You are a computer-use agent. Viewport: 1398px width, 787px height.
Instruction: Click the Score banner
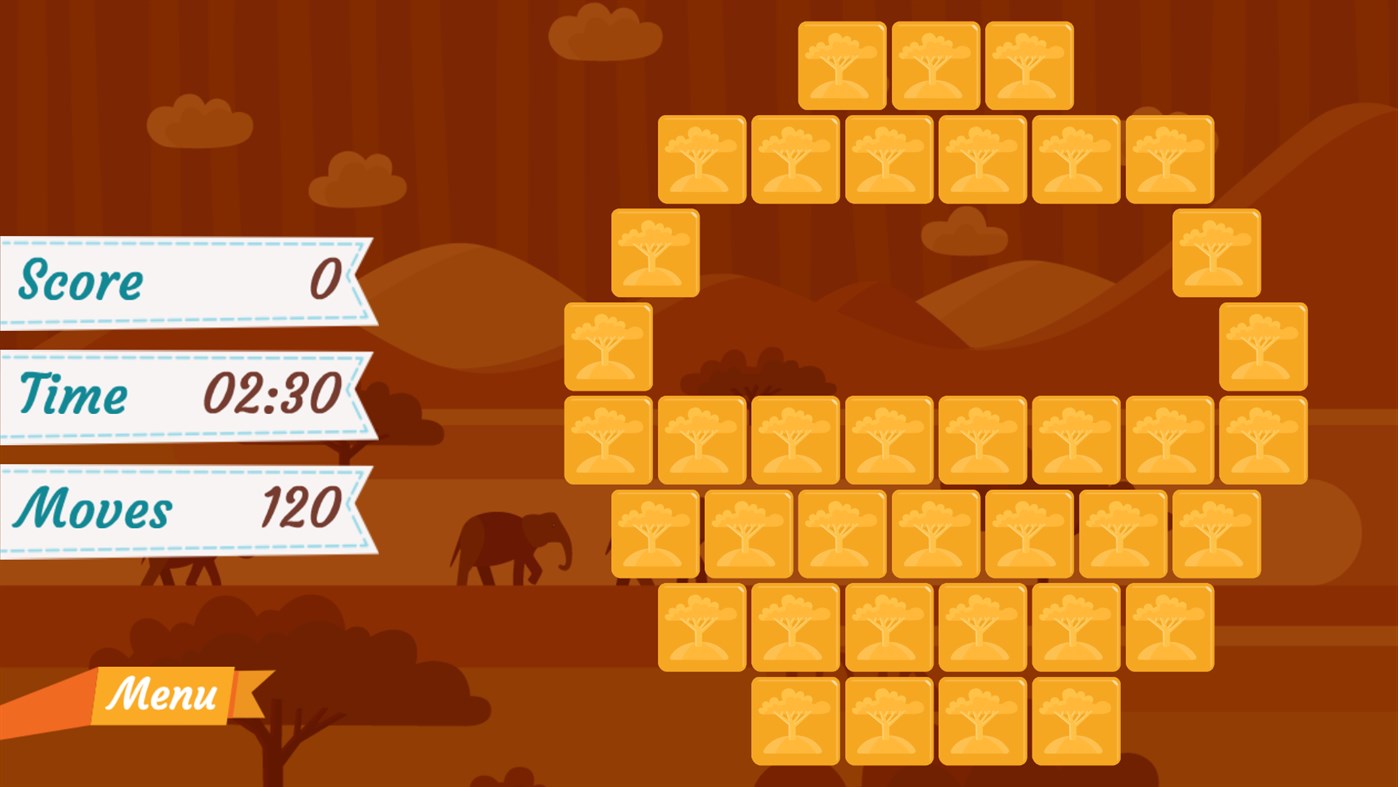coord(180,280)
